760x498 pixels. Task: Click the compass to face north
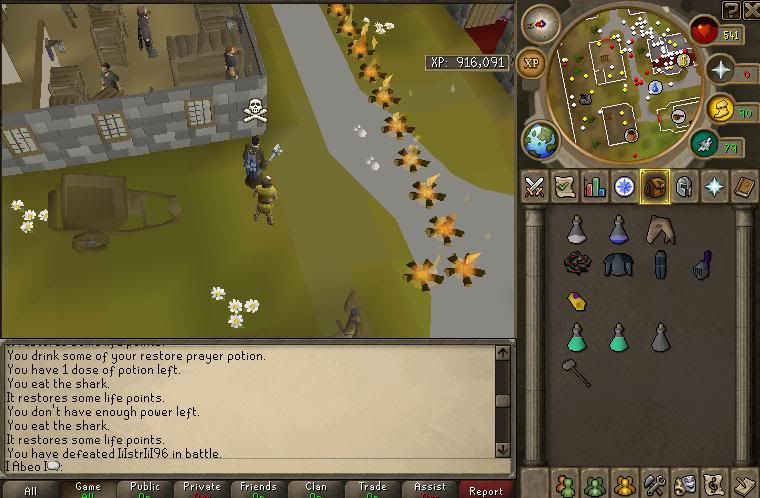pyautogui.click(x=540, y=24)
